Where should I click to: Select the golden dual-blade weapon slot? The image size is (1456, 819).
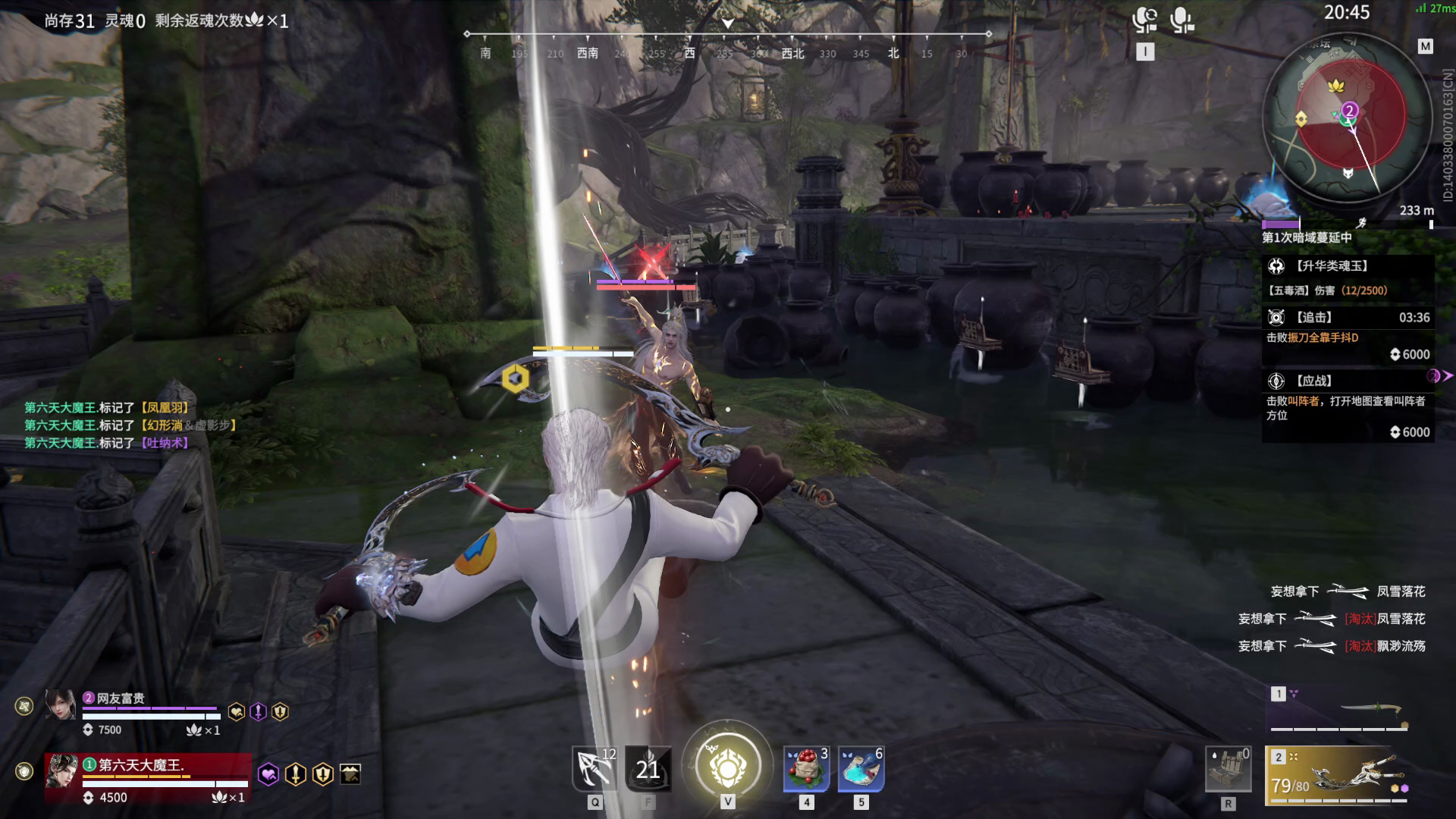point(1338,777)
